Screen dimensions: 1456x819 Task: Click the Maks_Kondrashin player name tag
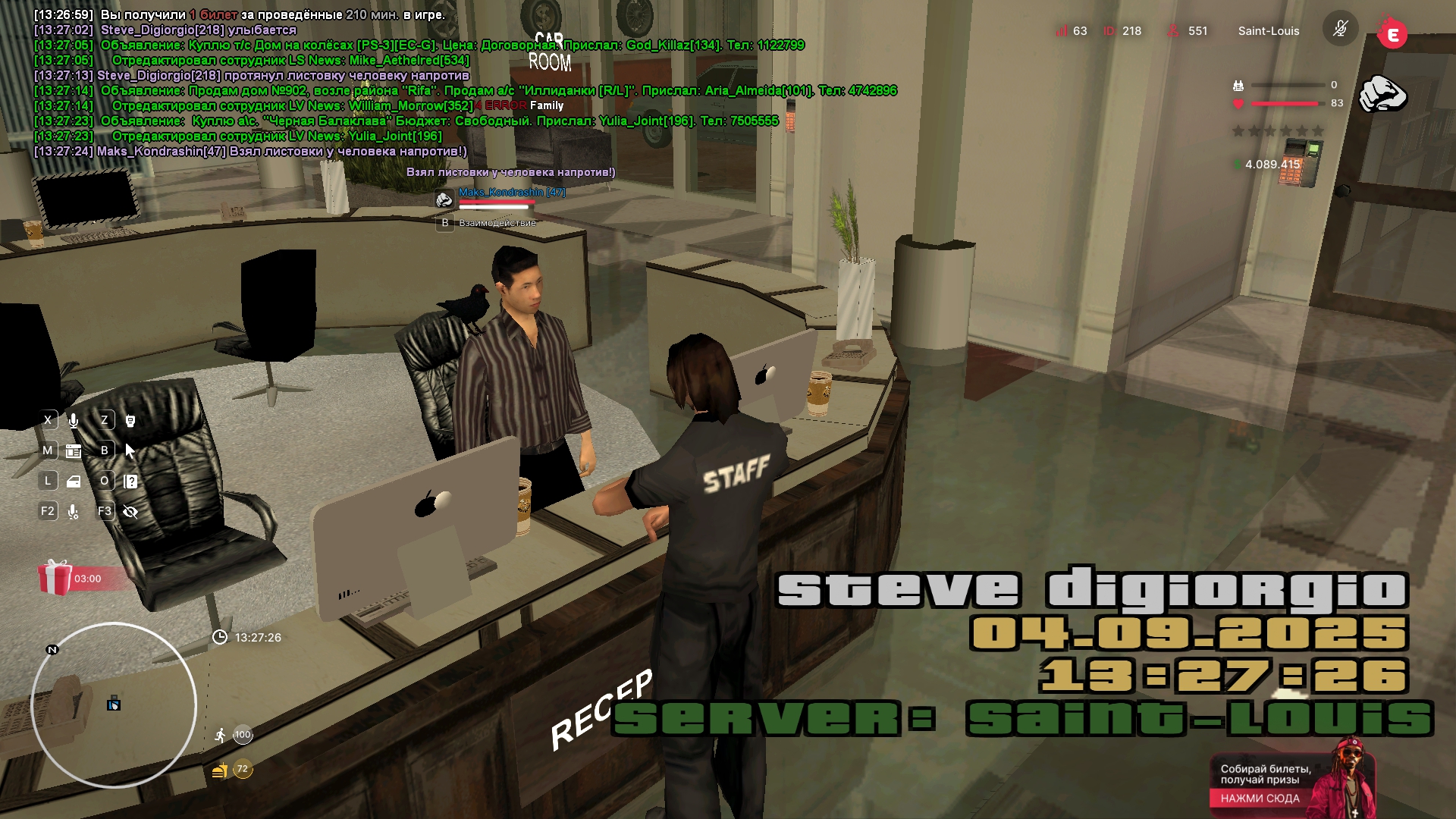(x=512, y=192)
